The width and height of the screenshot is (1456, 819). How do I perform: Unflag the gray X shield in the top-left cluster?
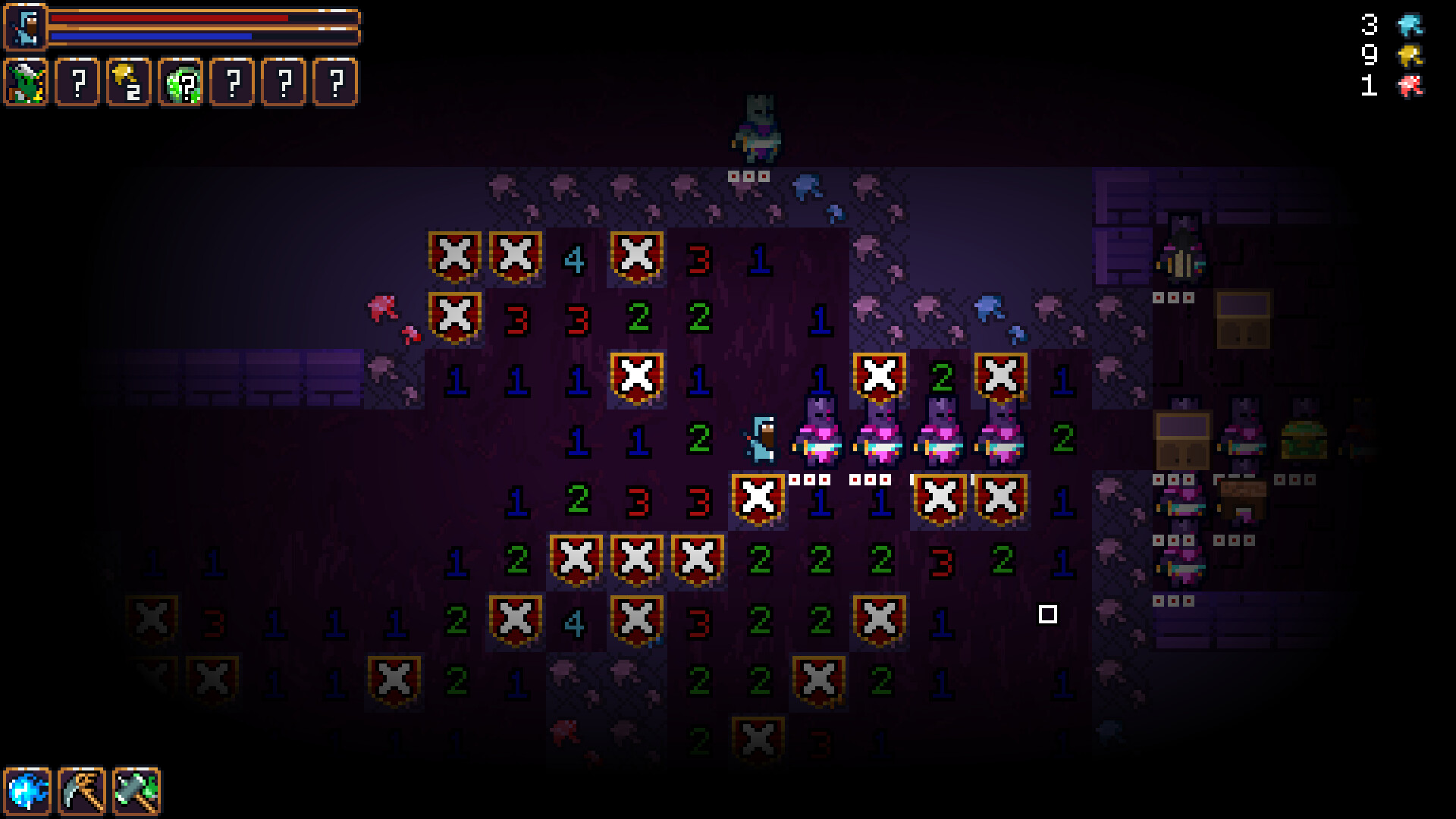click(456, 259)
